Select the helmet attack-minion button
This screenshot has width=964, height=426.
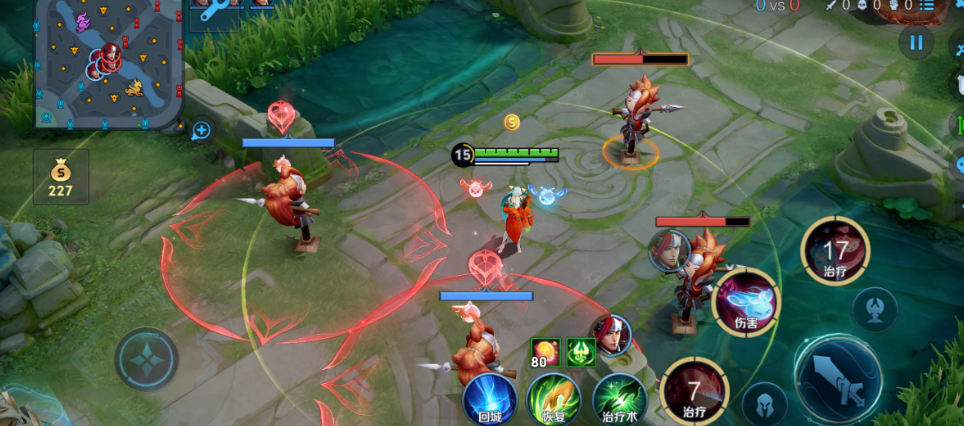(x=764, y=404)
